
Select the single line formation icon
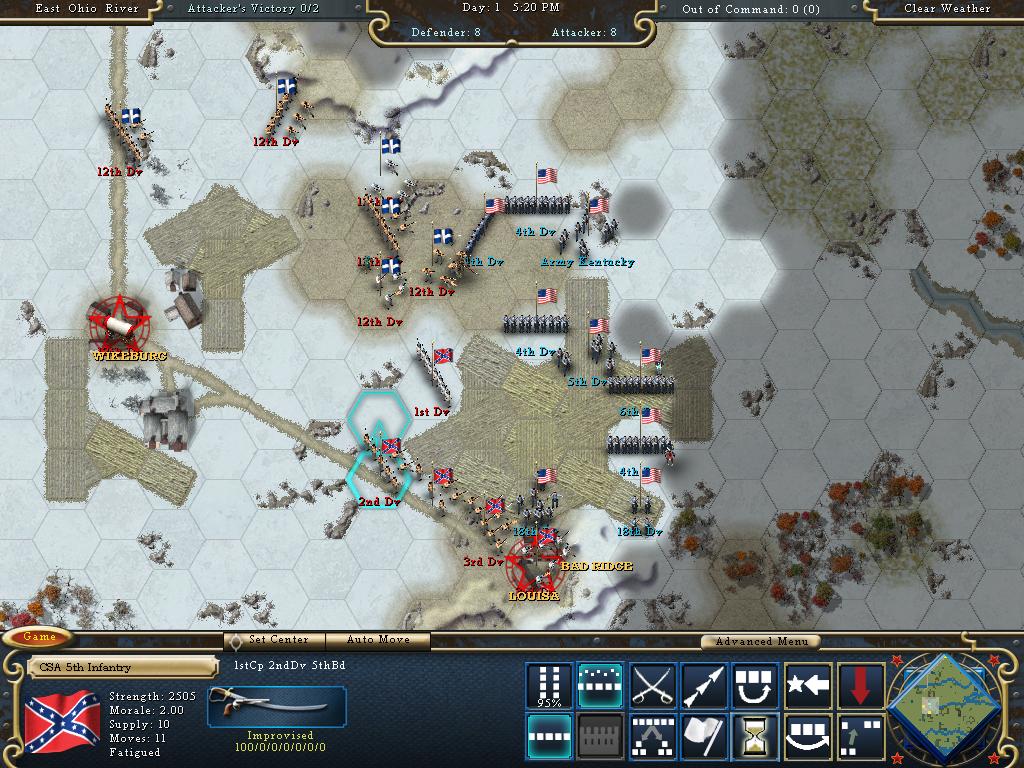pyautogui.click(x=549, y=737)
